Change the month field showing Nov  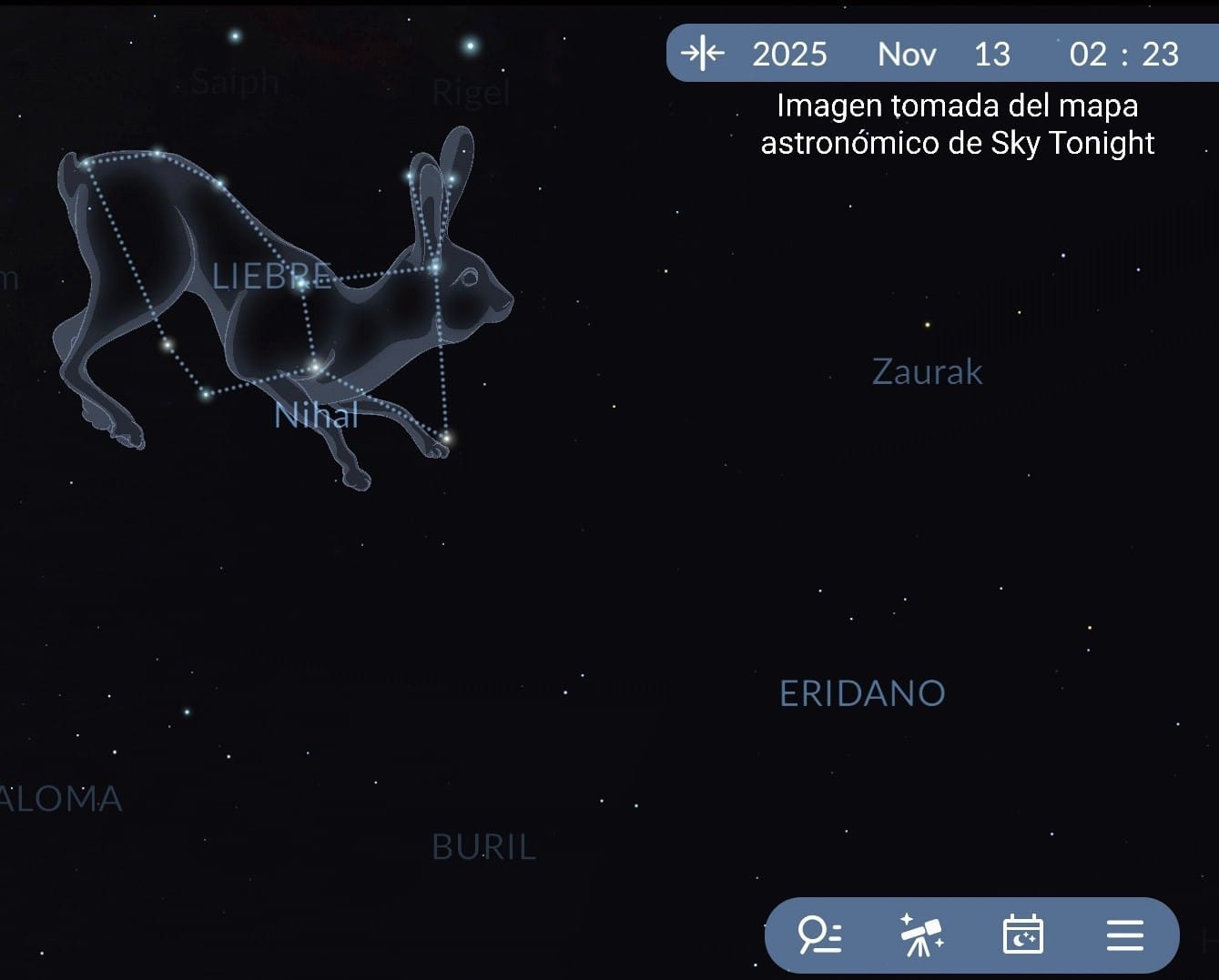coord(907,55)
